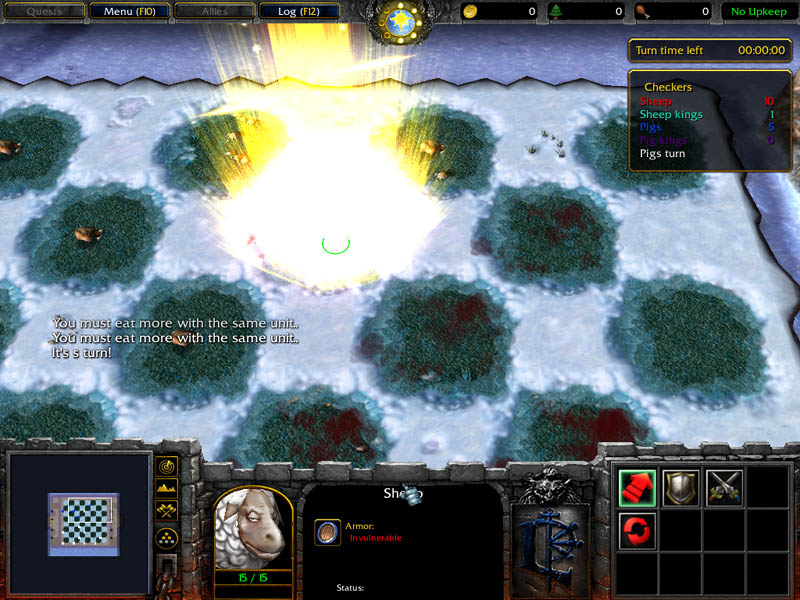
Task: Open the Menu (F10) button
Action: pyautogui.click(x=128, y=12)
